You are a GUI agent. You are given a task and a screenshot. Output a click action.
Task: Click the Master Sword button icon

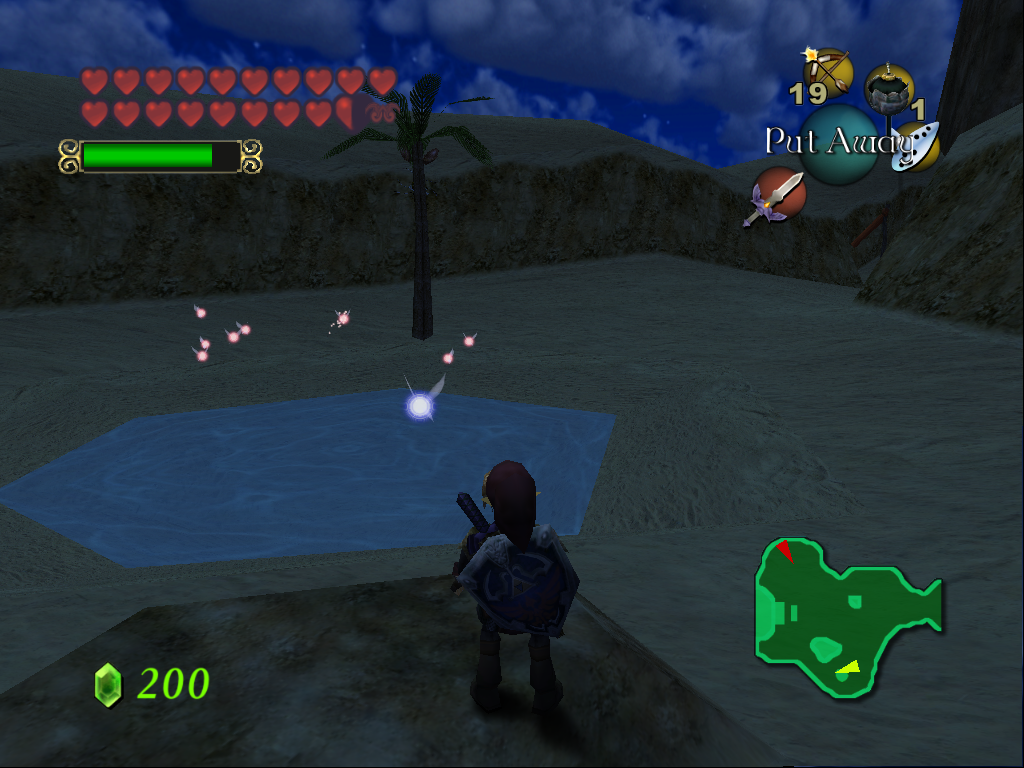779,194
